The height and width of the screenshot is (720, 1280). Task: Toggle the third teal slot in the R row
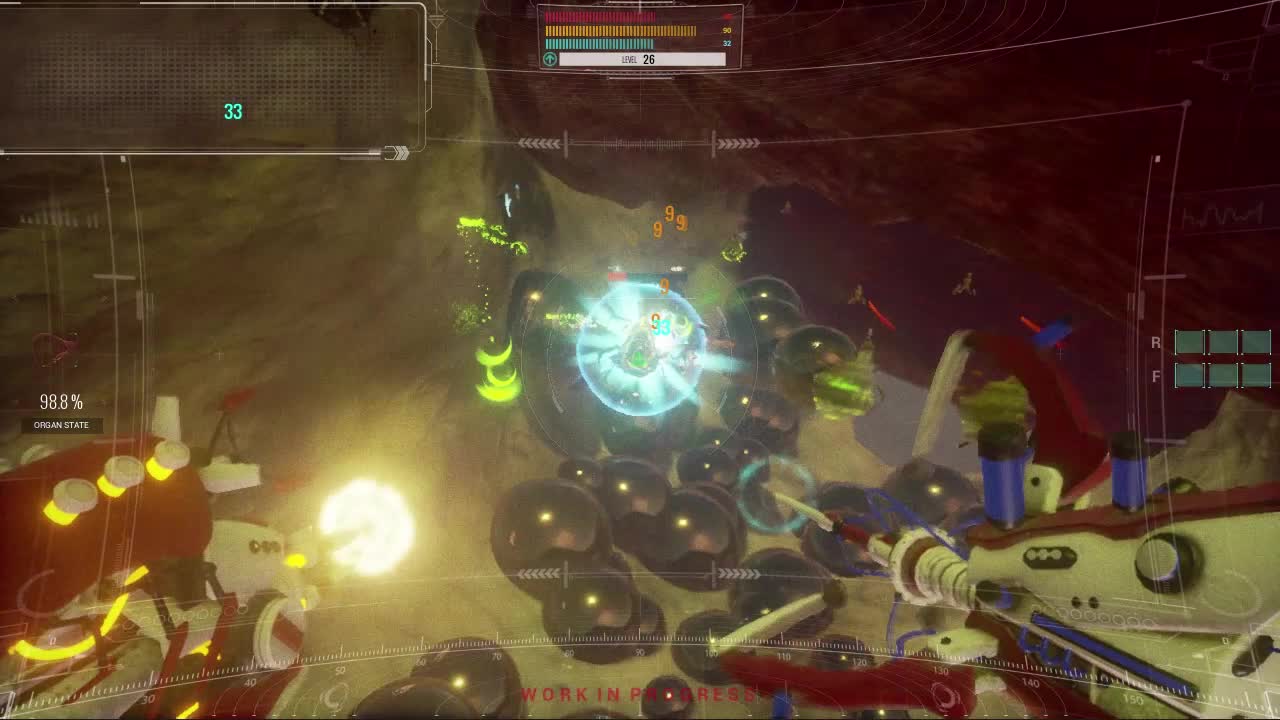click(1256, 342)
